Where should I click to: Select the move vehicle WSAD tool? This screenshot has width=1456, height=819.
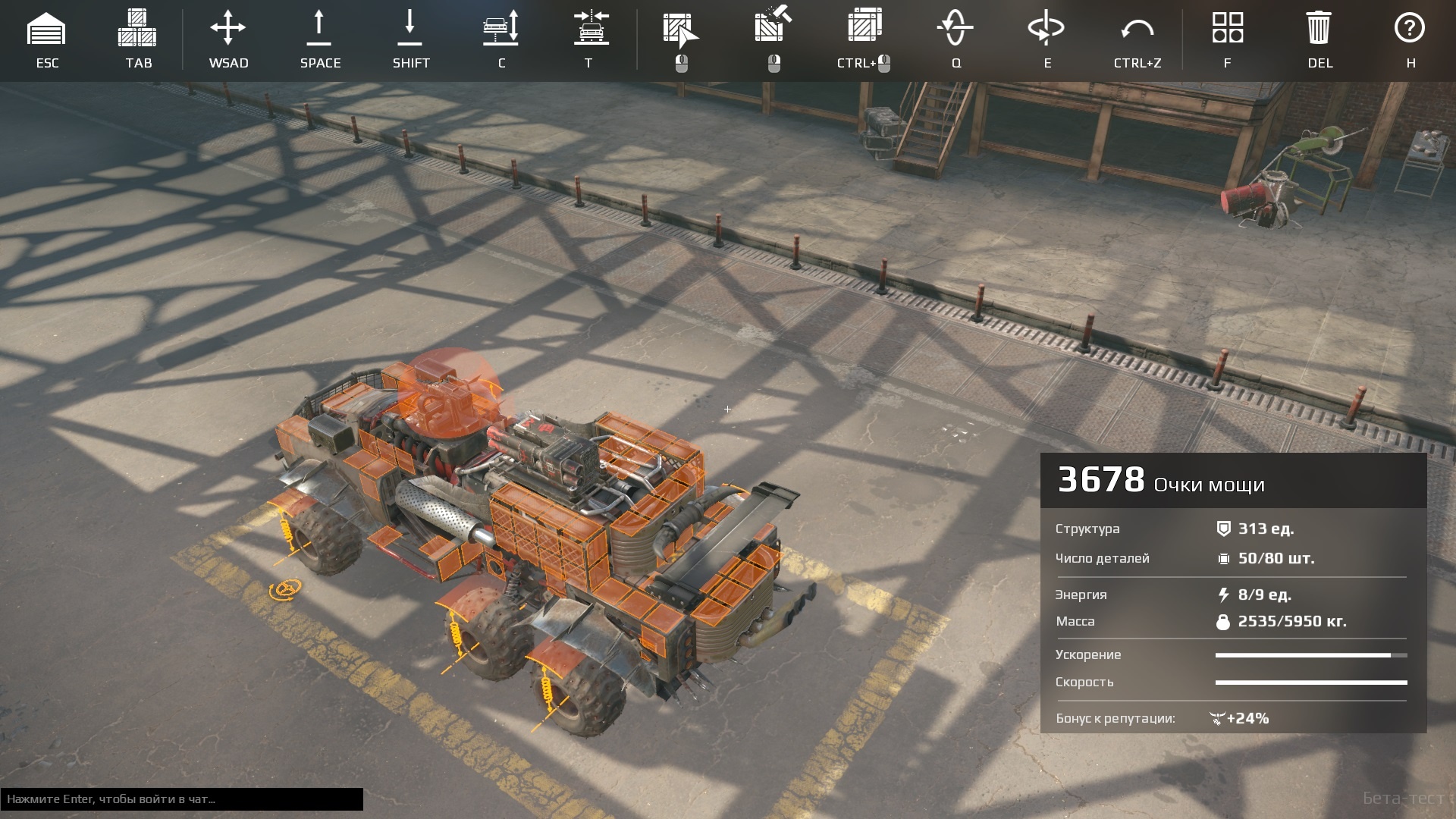click(227, 30)
